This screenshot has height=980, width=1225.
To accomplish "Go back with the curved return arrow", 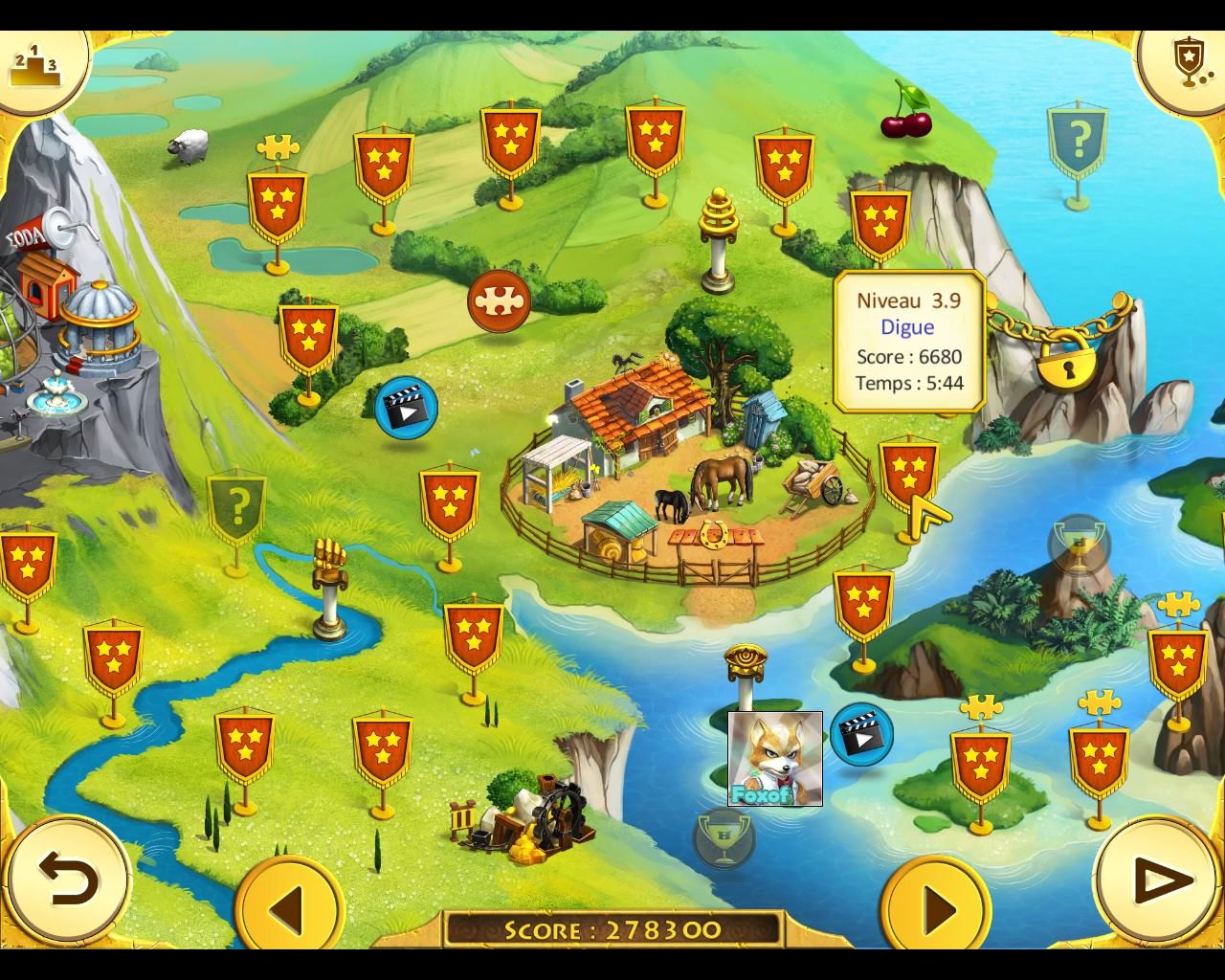I will 69,880.
